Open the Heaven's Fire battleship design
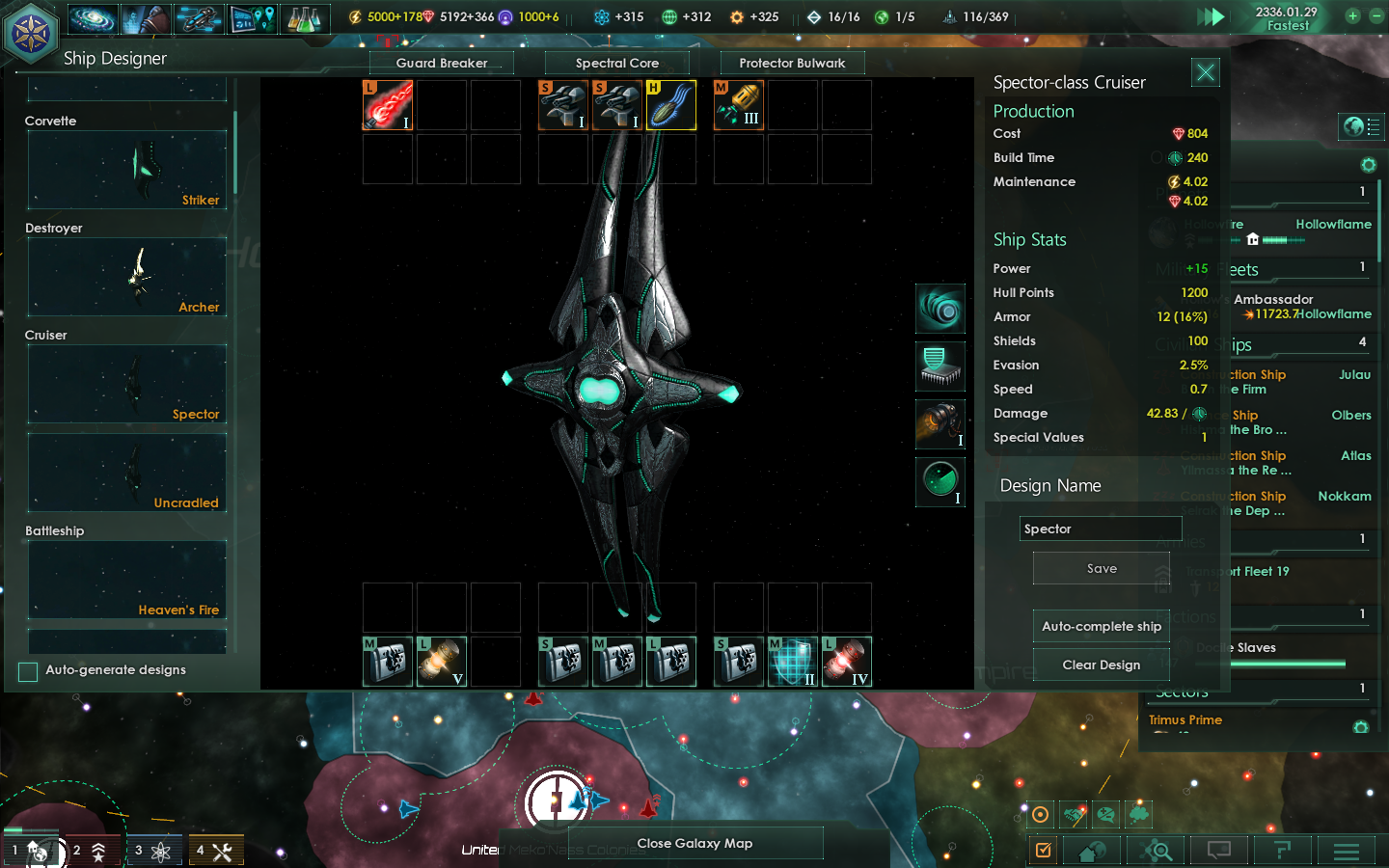The height and width of the screenshot is (868, 1389). [127, 580]
